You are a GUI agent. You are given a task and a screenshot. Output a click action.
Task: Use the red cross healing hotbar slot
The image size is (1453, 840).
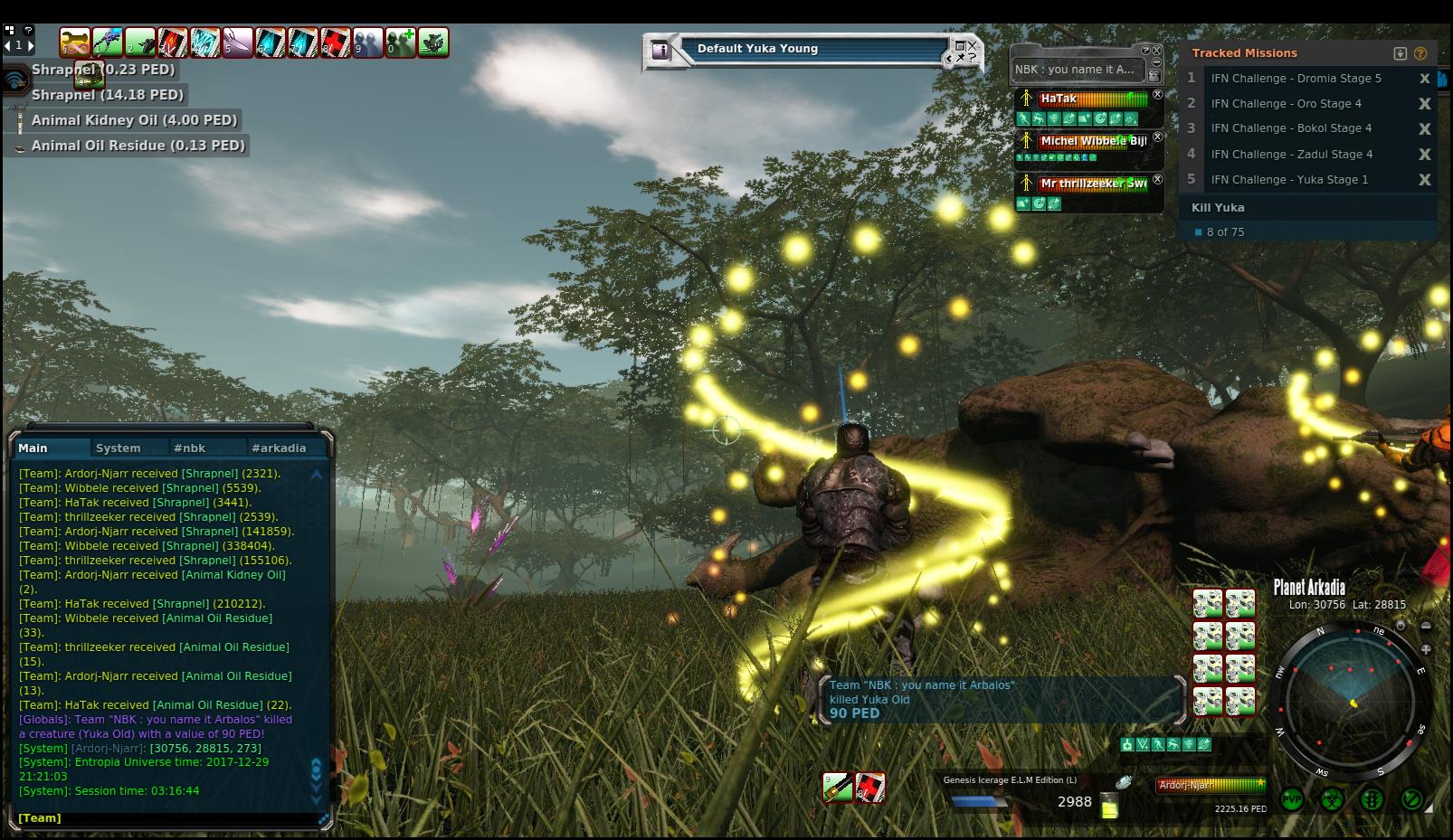(x=336, y=42)
